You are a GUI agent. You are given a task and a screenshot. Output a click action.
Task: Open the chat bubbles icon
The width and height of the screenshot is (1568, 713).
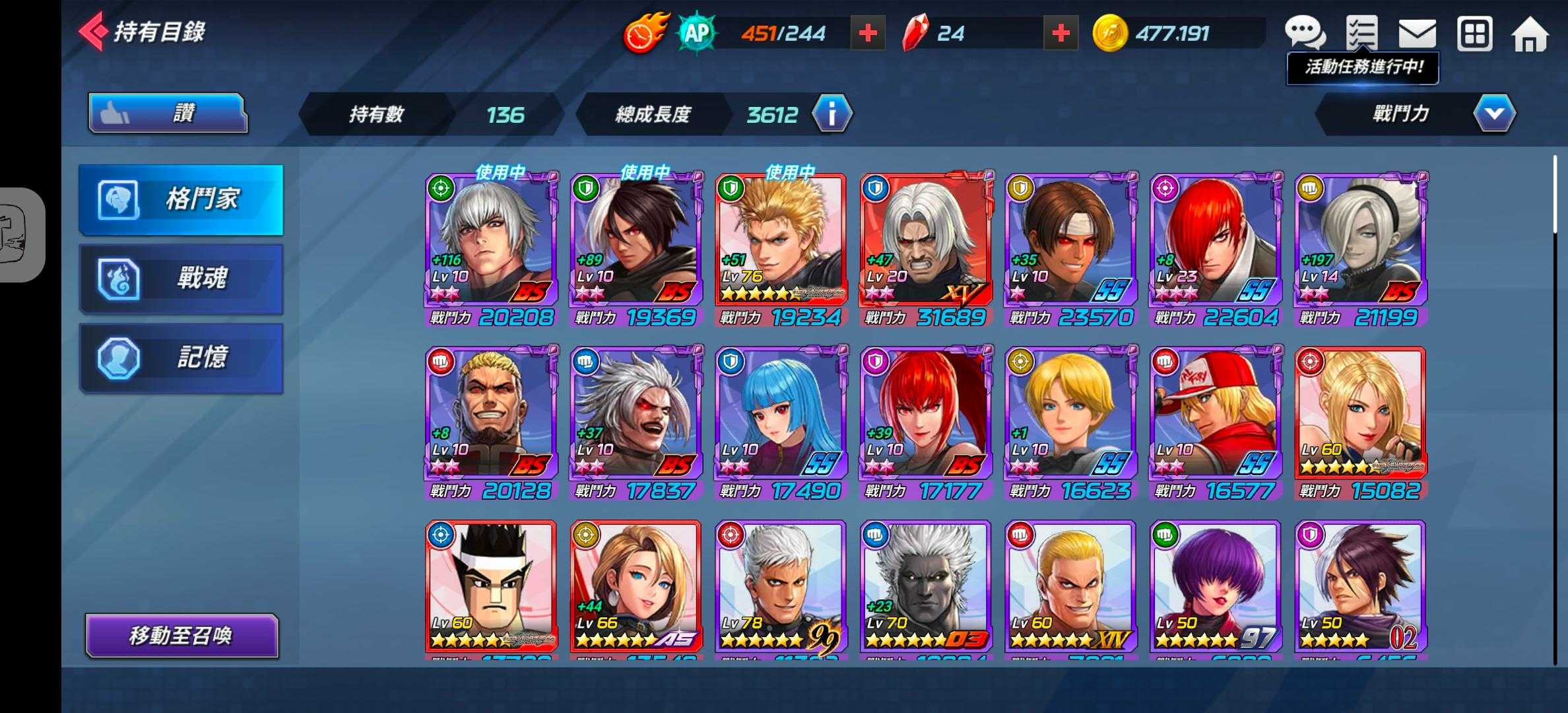(1304, 33)
